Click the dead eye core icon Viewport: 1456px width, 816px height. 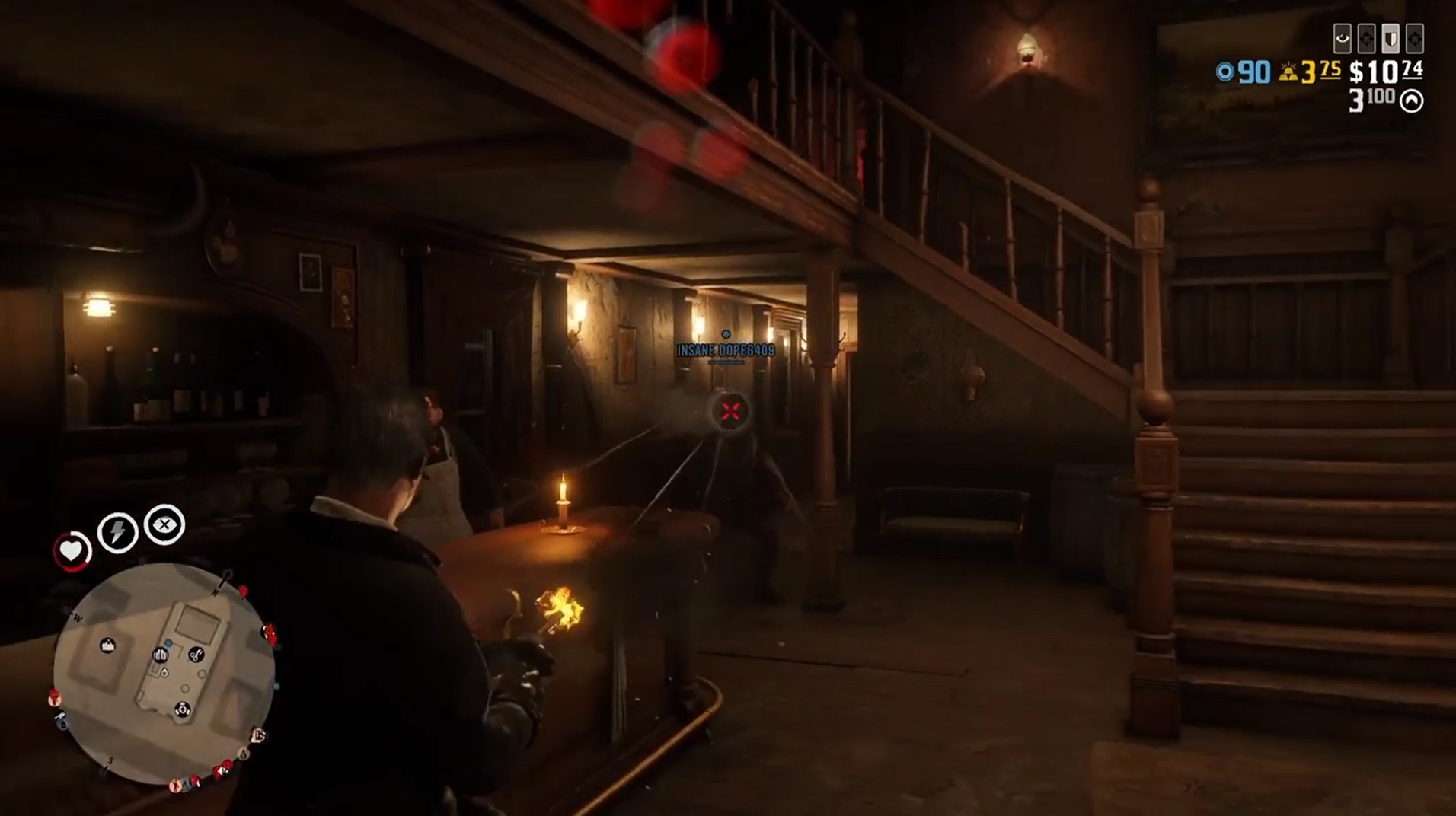[x=164, y=524]
